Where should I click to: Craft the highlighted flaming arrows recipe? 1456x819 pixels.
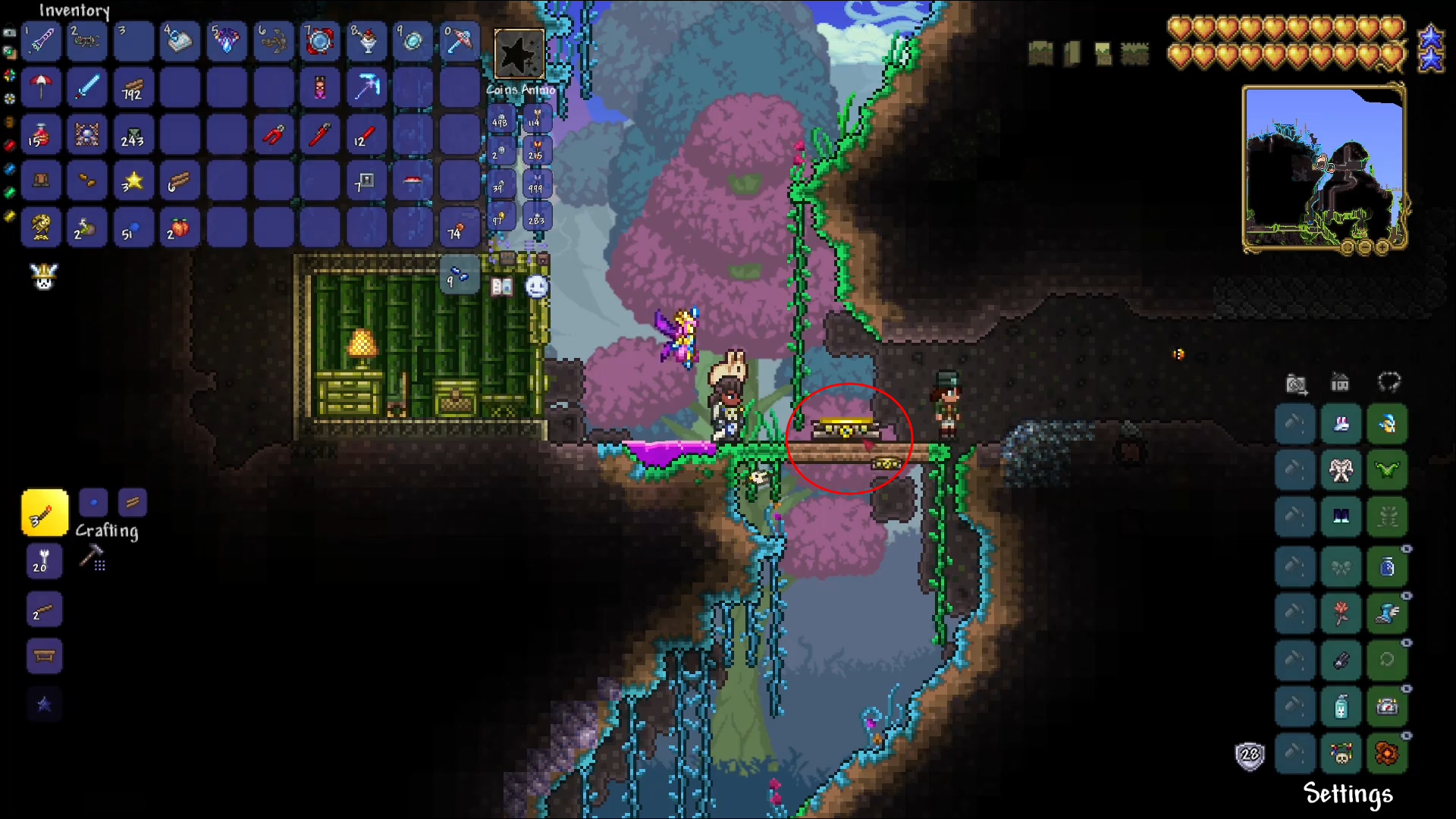pos(44,513)
